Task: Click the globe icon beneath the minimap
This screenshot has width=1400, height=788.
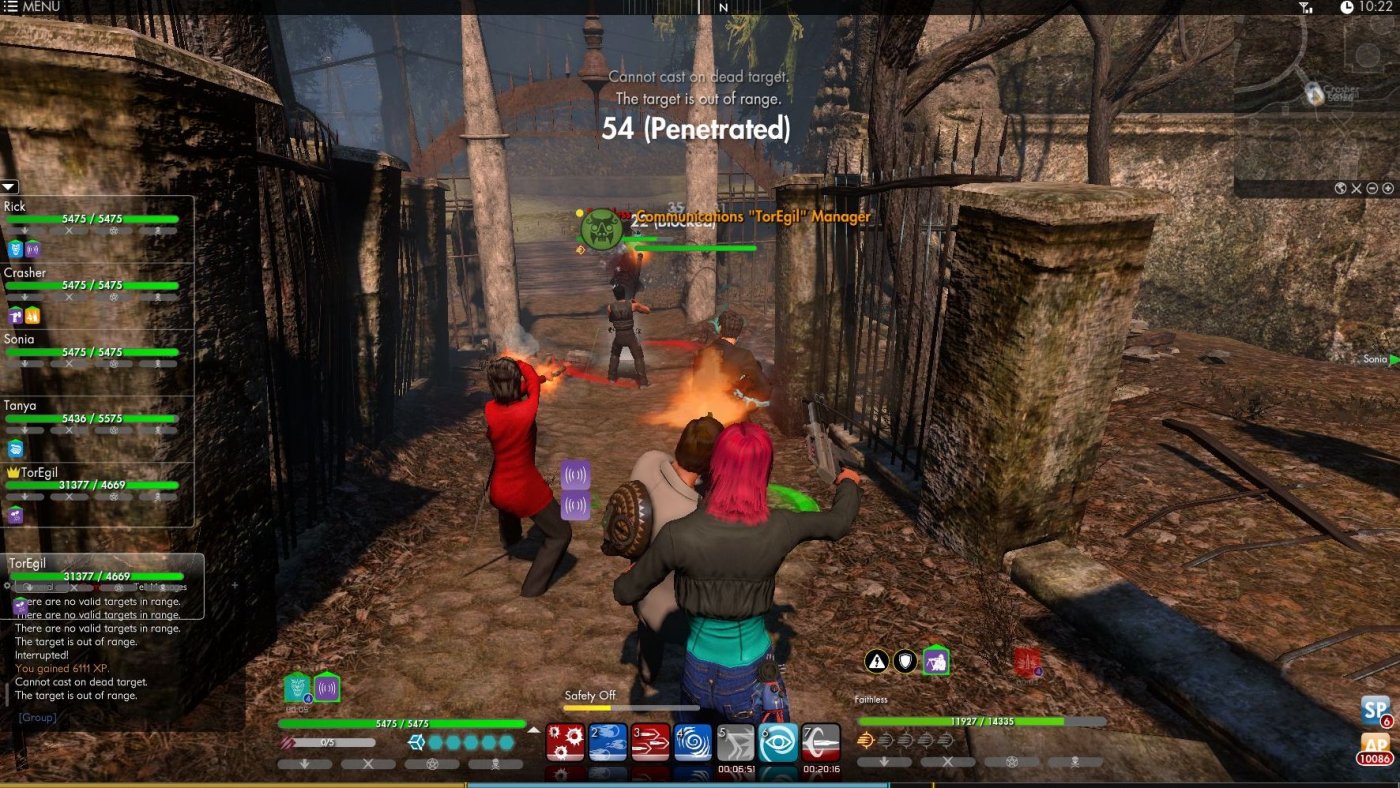Action: coord(1340,188)
